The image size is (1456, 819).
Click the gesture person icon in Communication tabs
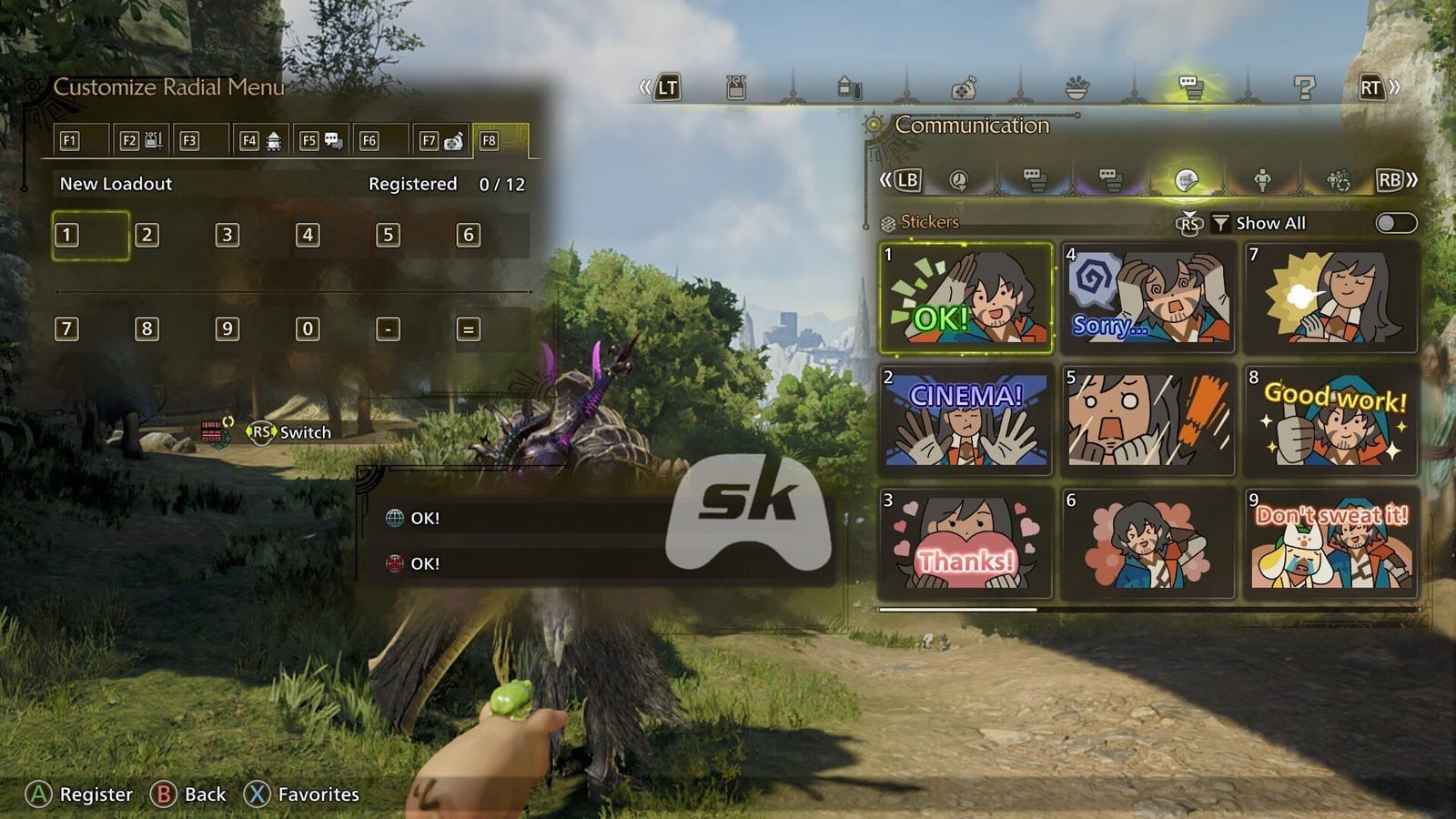point(1263,178)
